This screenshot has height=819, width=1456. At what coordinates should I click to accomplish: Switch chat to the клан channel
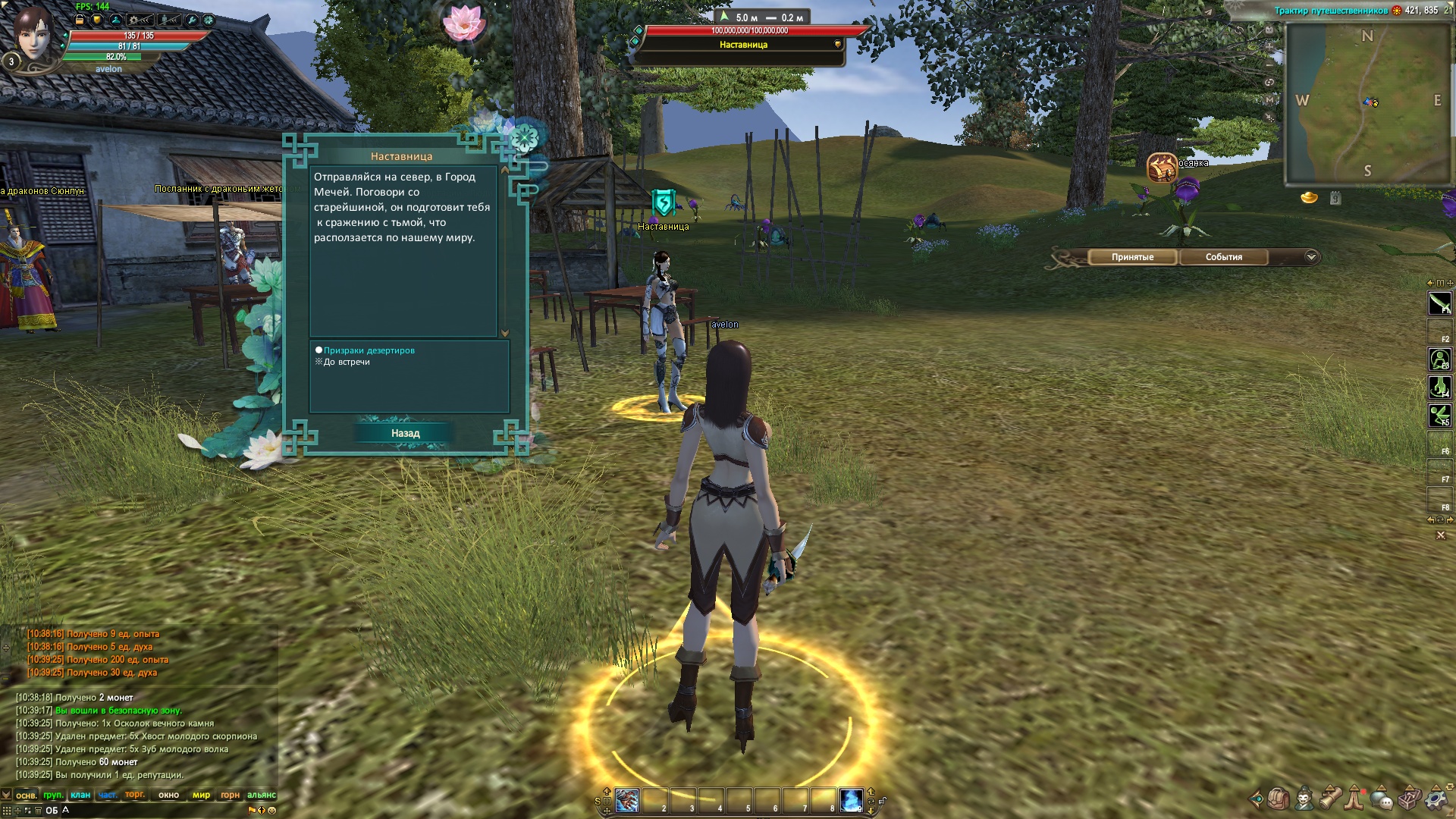80,795
